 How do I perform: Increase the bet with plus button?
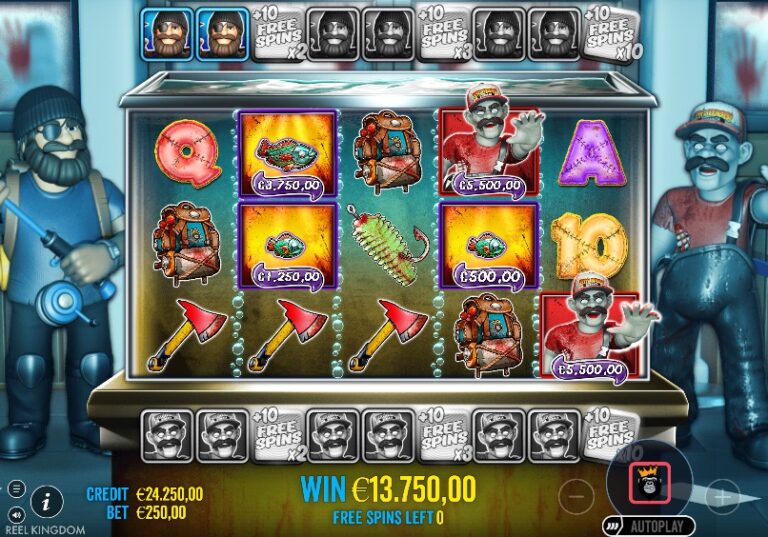722,492
